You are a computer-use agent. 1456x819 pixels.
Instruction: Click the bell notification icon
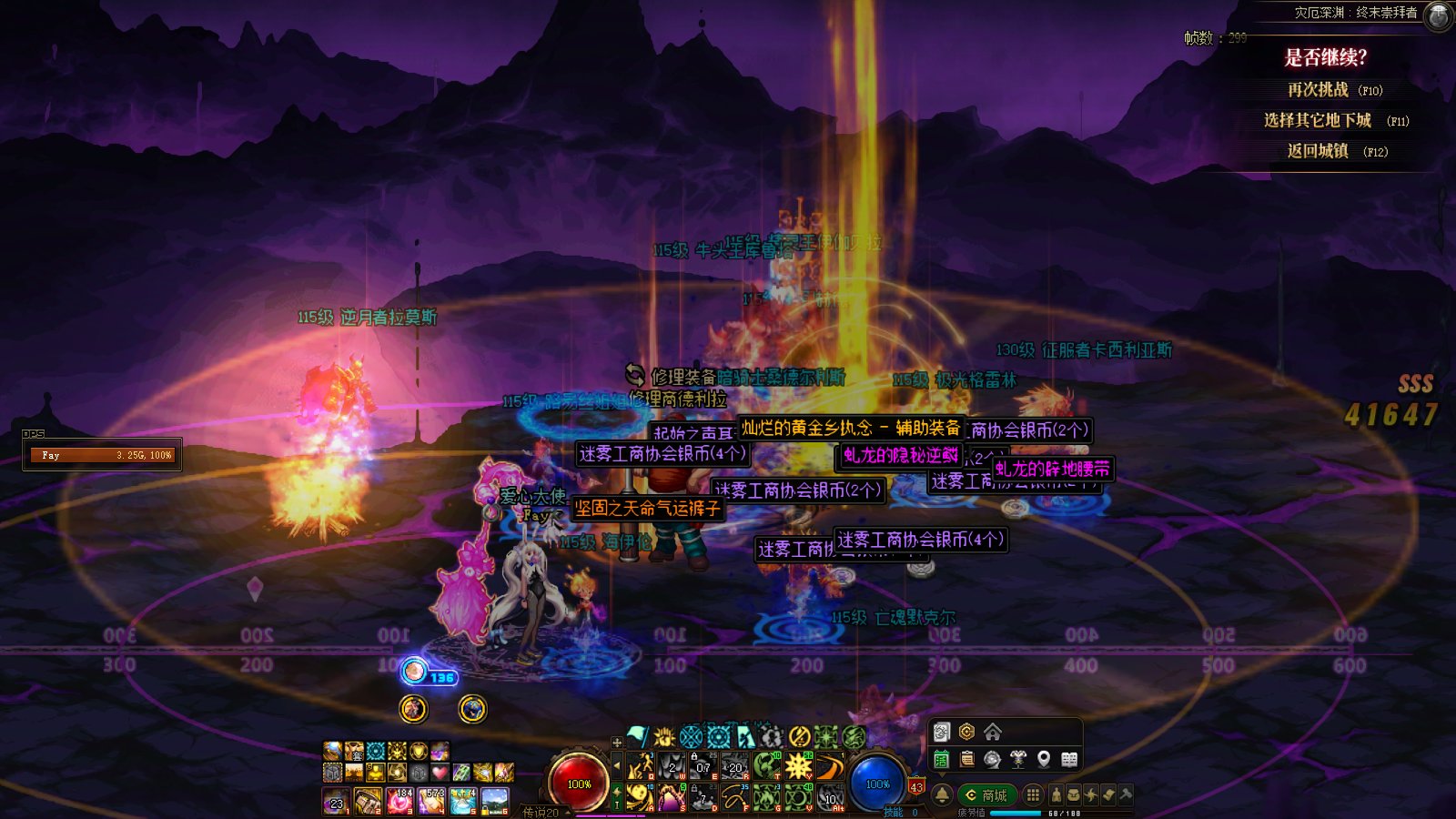click(942, 795)
